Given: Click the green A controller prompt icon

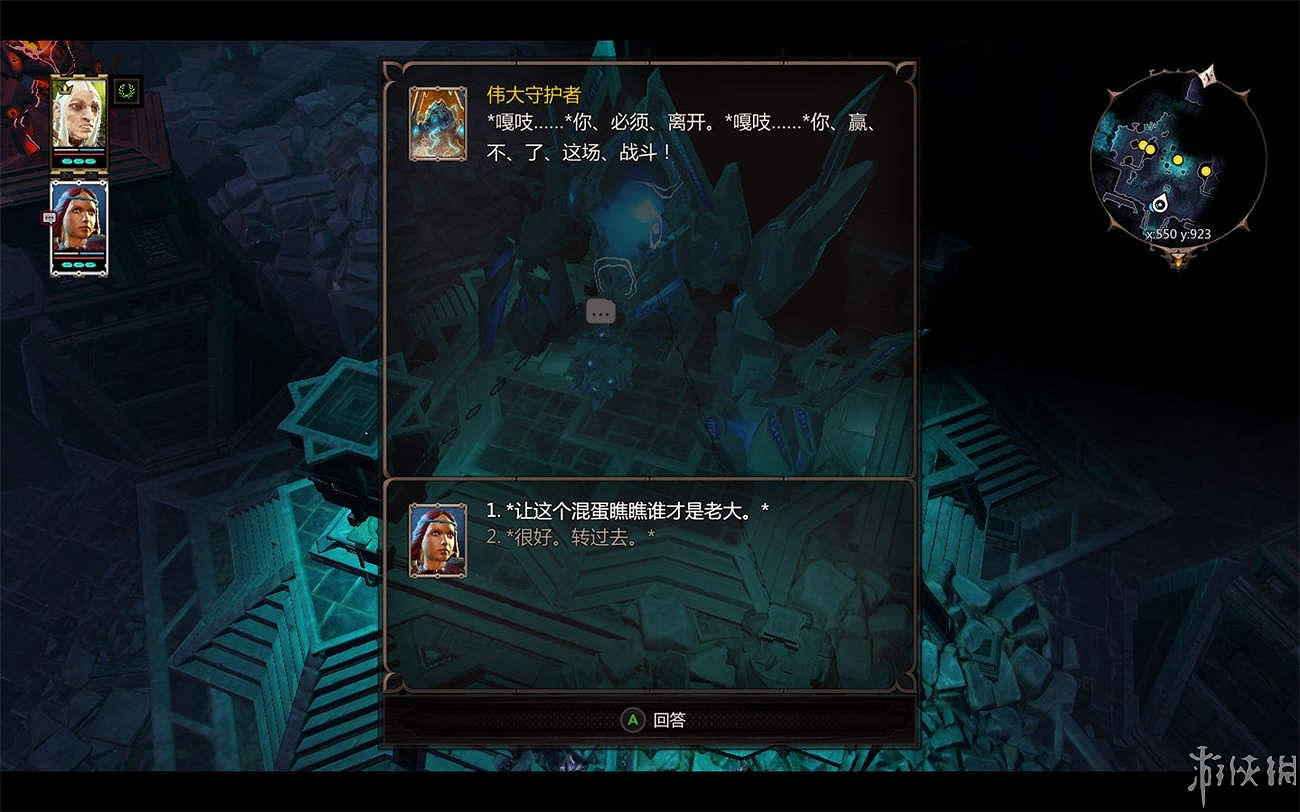Looking at the screenshot, I should (x=631, y=719).
